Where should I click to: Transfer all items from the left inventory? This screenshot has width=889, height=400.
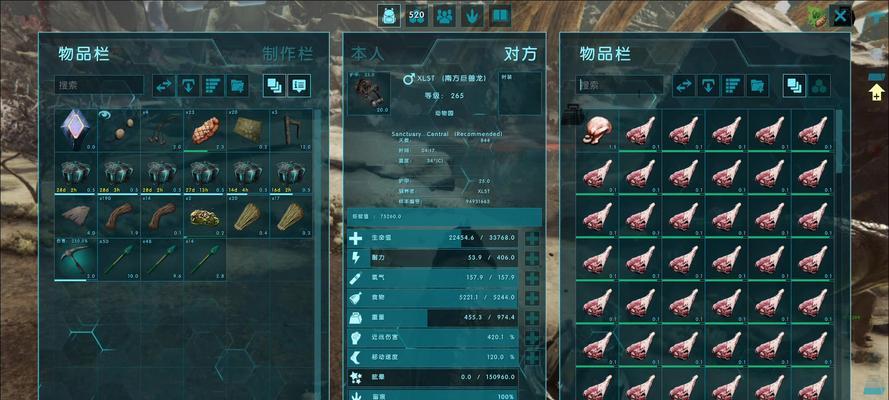(x=164, y=86)
